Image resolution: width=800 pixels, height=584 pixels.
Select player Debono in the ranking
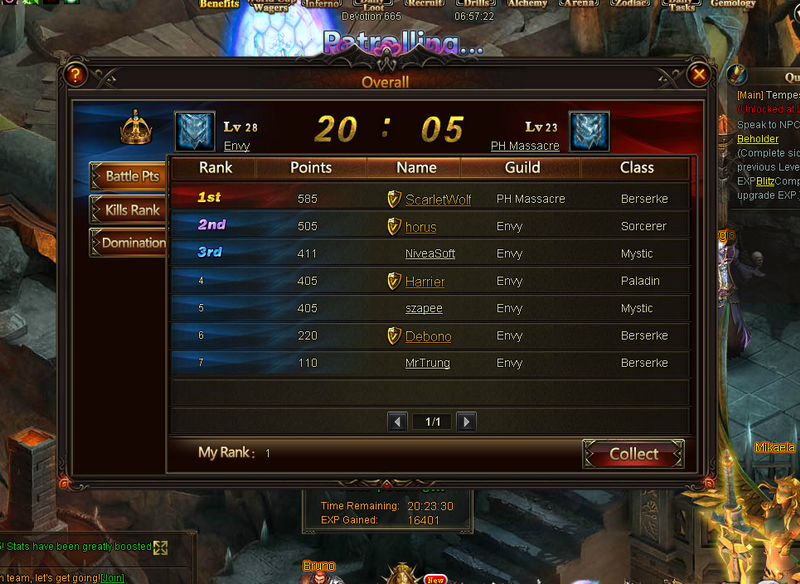pos(428,336)
